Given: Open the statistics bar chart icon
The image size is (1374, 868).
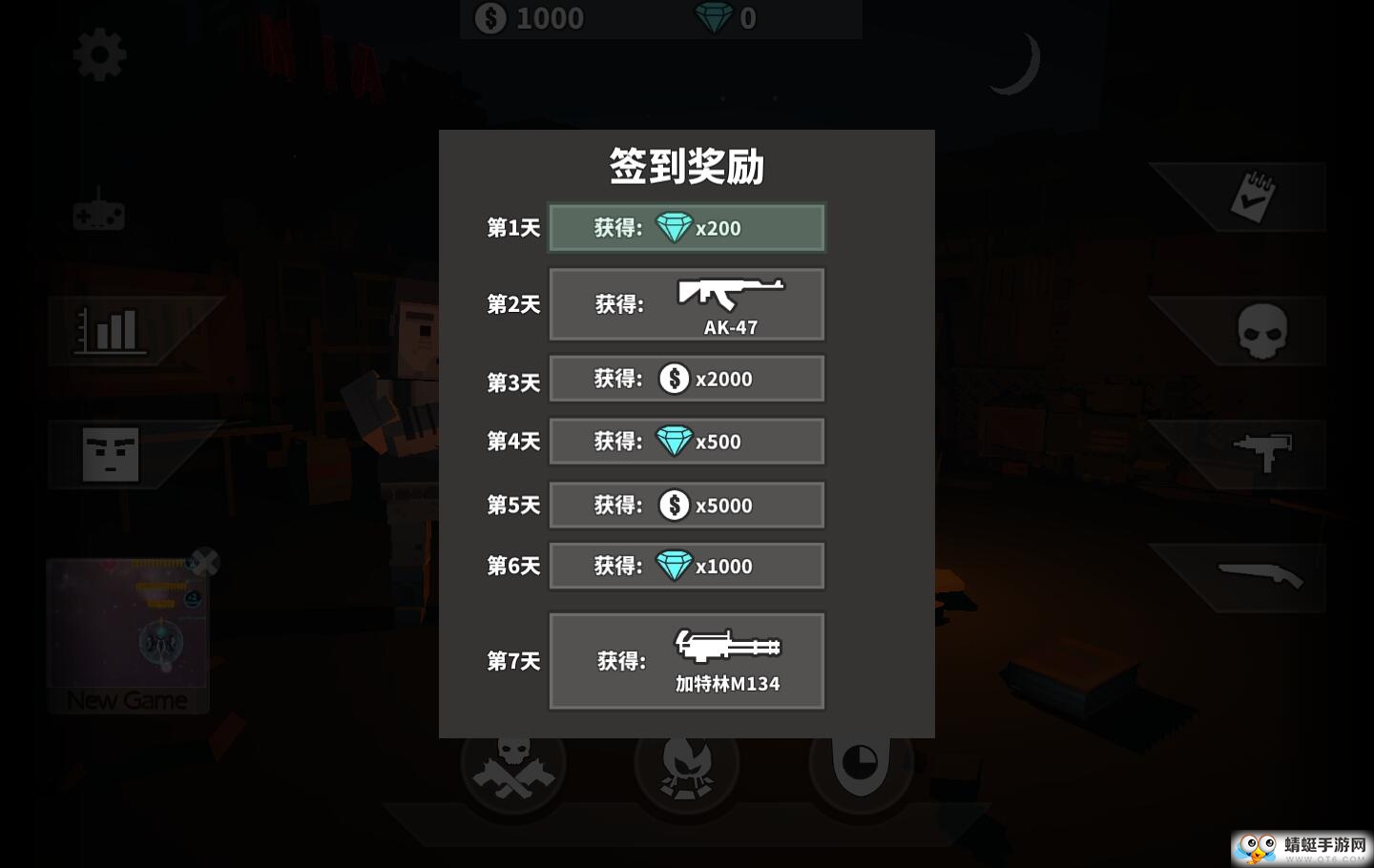Looking at the screenshot, I should [x=112, y=329].
